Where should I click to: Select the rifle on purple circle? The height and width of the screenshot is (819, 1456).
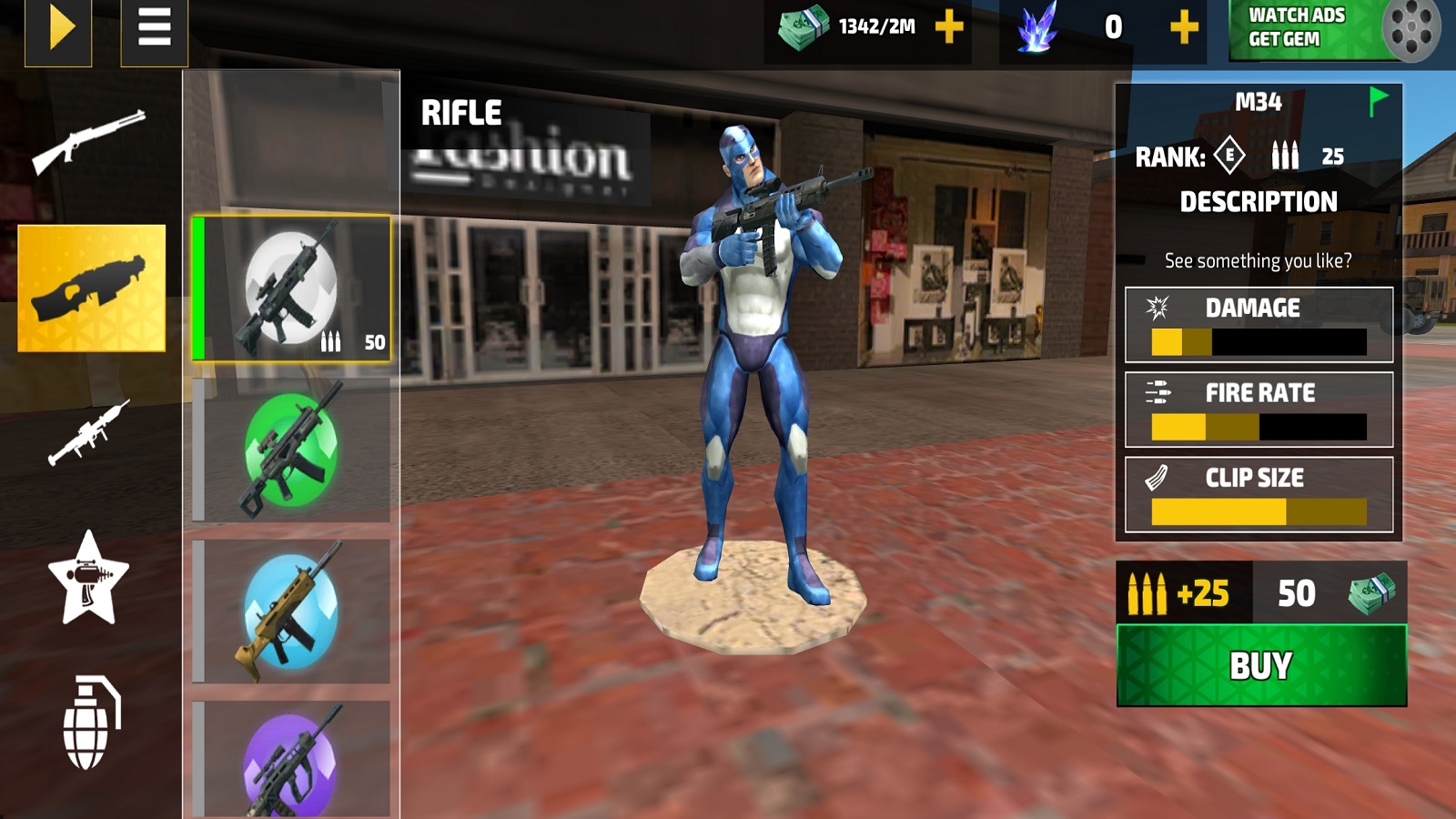click(x=291, y=760)
